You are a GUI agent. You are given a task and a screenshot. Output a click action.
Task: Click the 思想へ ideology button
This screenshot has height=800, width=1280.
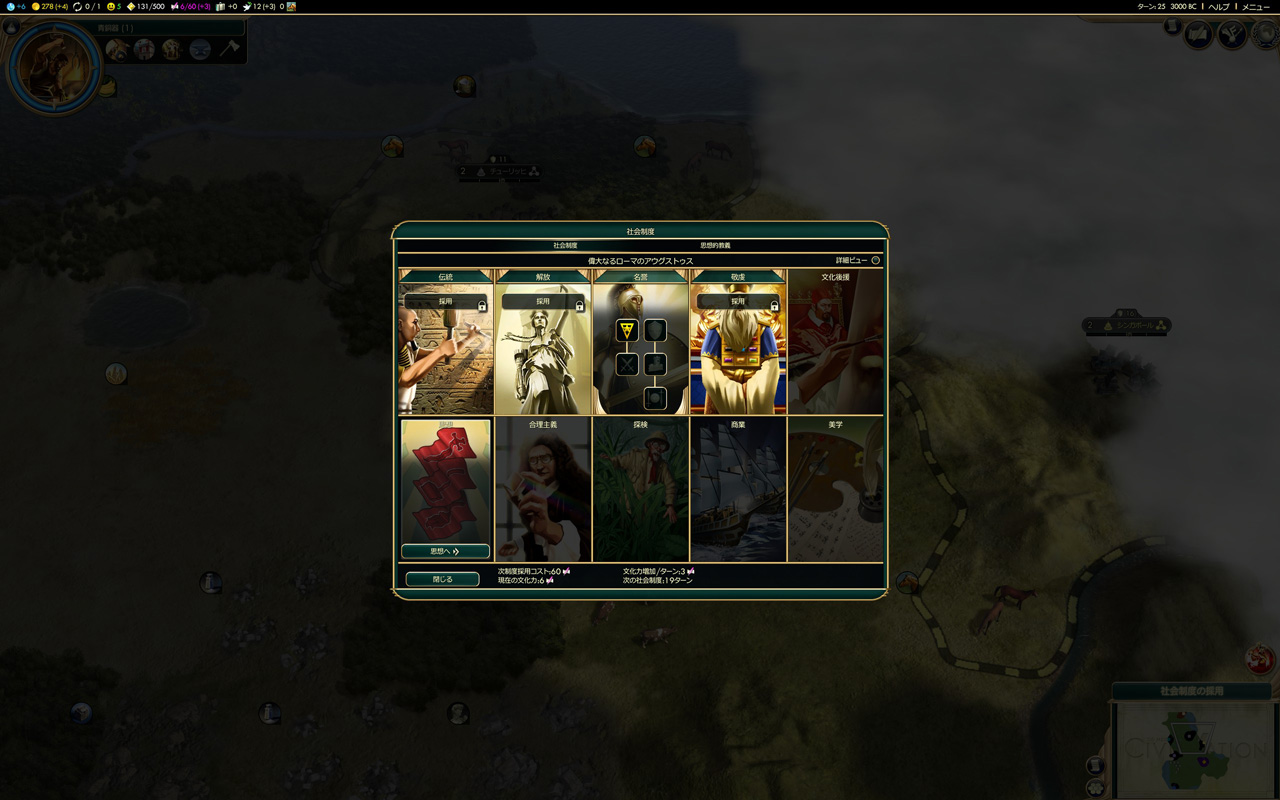(445, 551)
